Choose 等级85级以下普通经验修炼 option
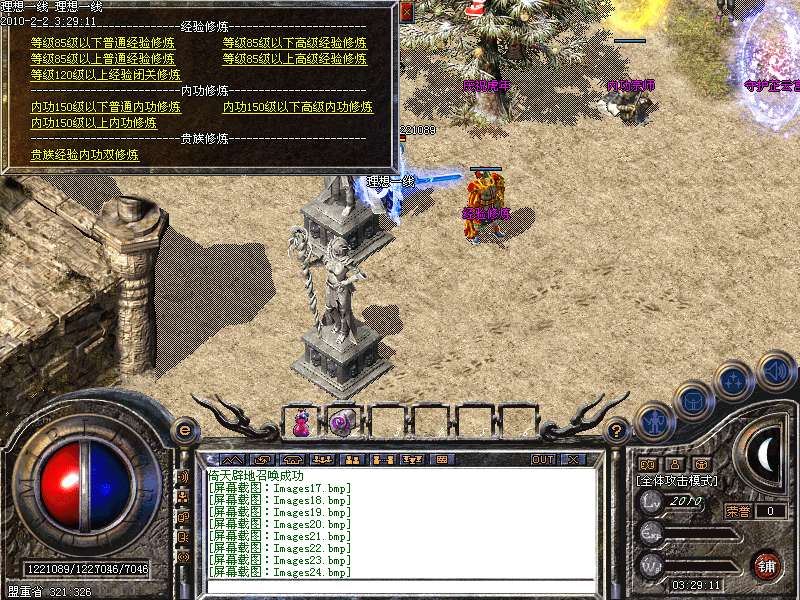Screen dimensions: 800x600 (102, 43)
